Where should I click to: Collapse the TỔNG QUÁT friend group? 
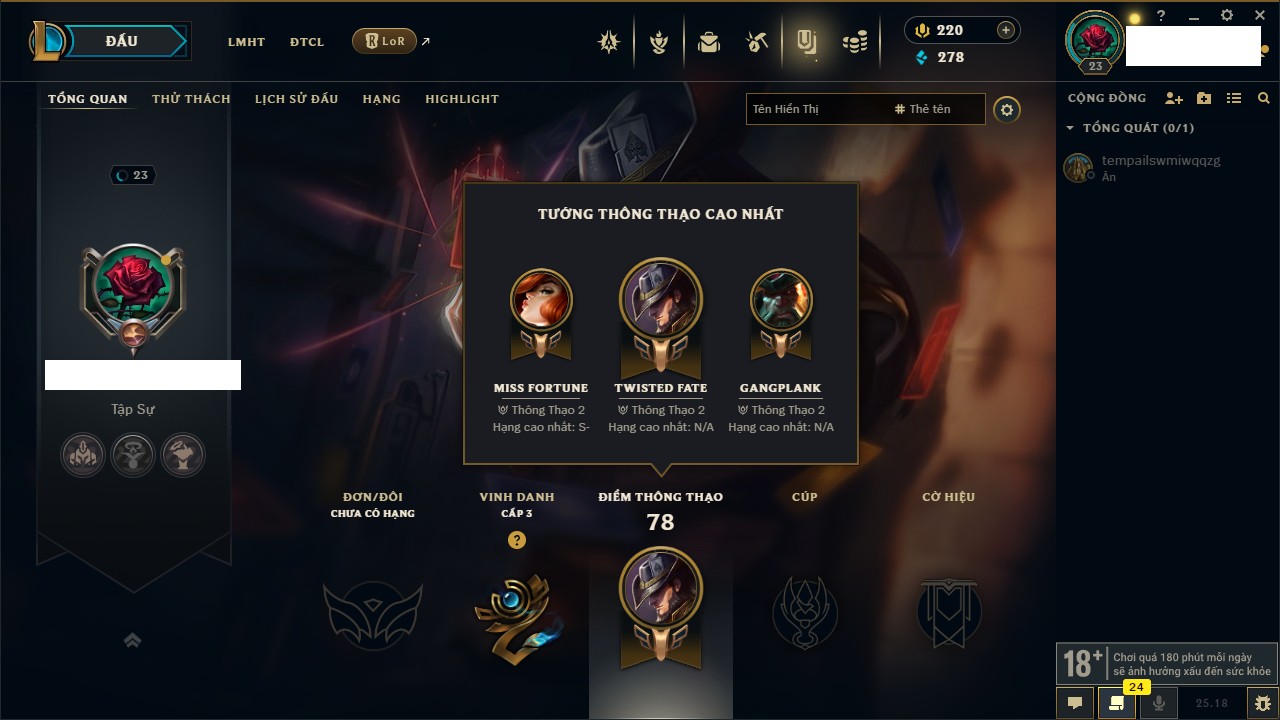tap(1070, 128)
